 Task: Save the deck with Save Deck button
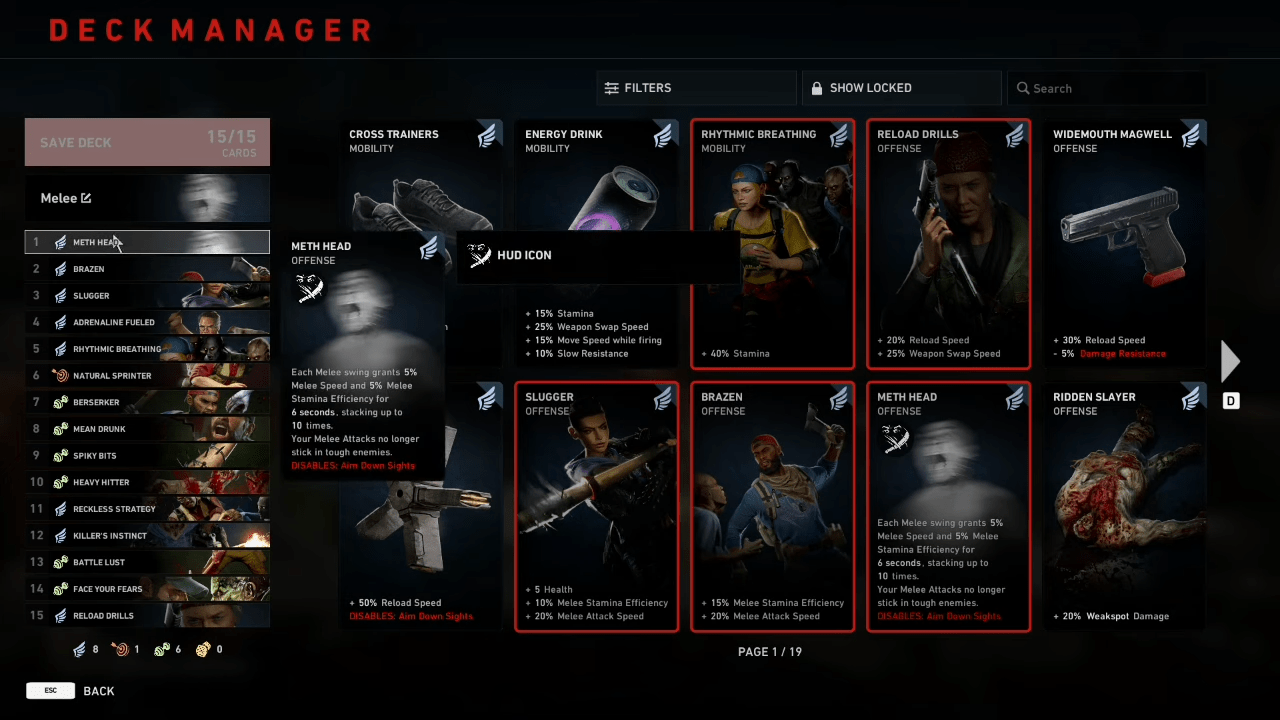147,142
